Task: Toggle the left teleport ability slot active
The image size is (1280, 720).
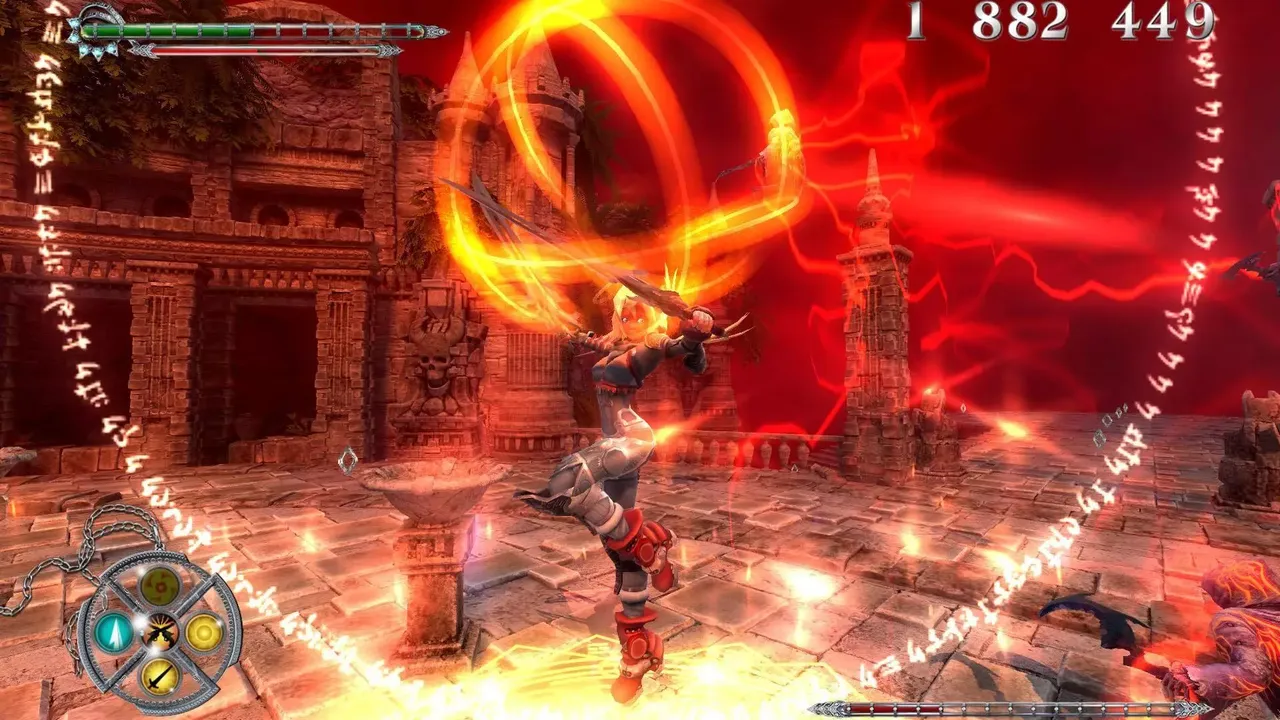Action: click(x=115, y=632)
